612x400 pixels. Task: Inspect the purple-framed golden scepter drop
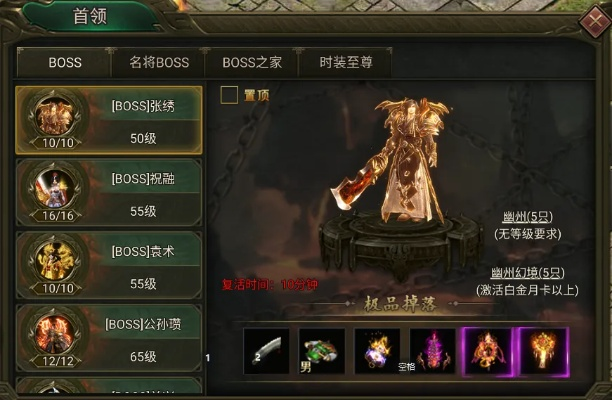coord(543,351)
